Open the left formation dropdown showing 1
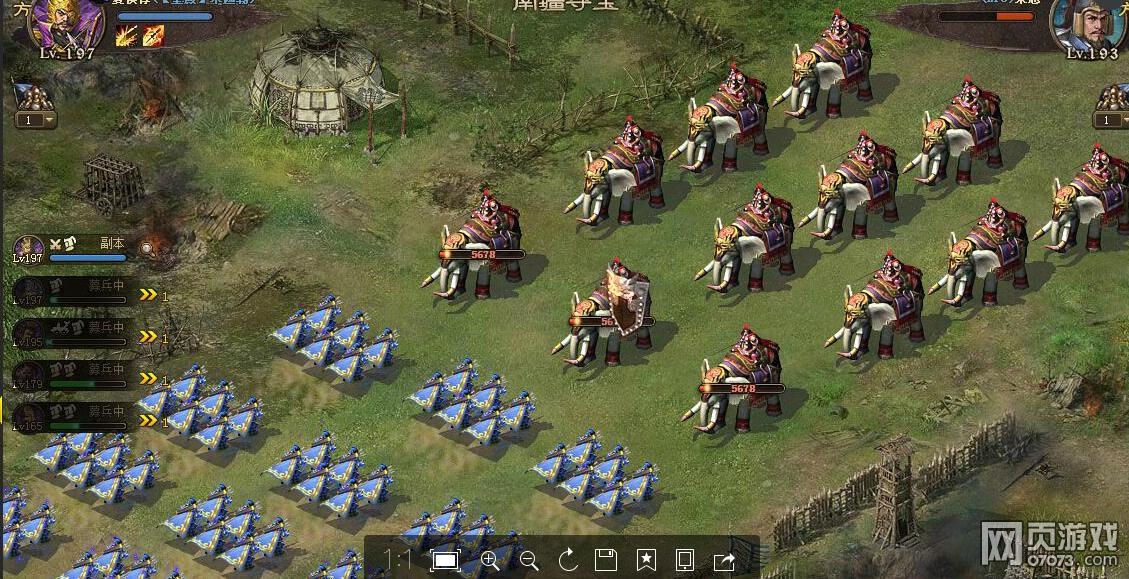The width and height of the screenshot is (1129, 579). 35,120
